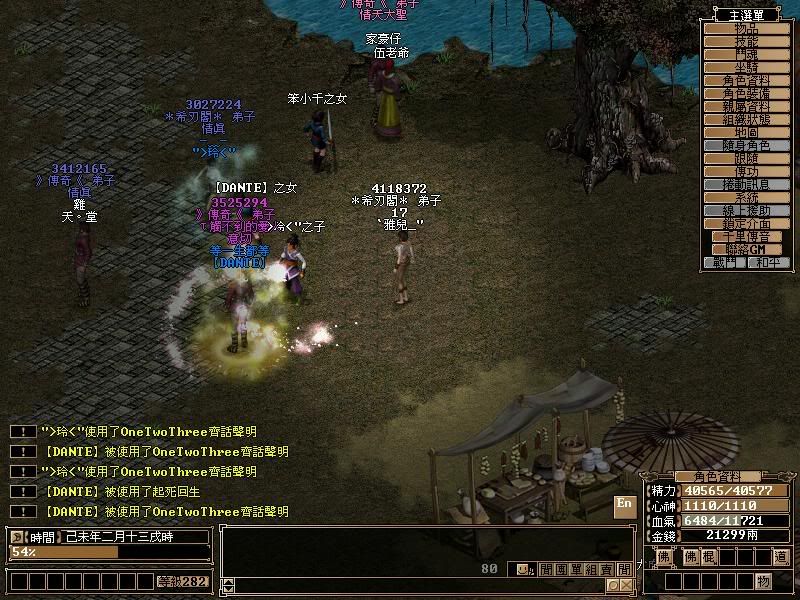Open 角色資料 in the main menu list
Screen dimensions: 800x600
(747, 80)
